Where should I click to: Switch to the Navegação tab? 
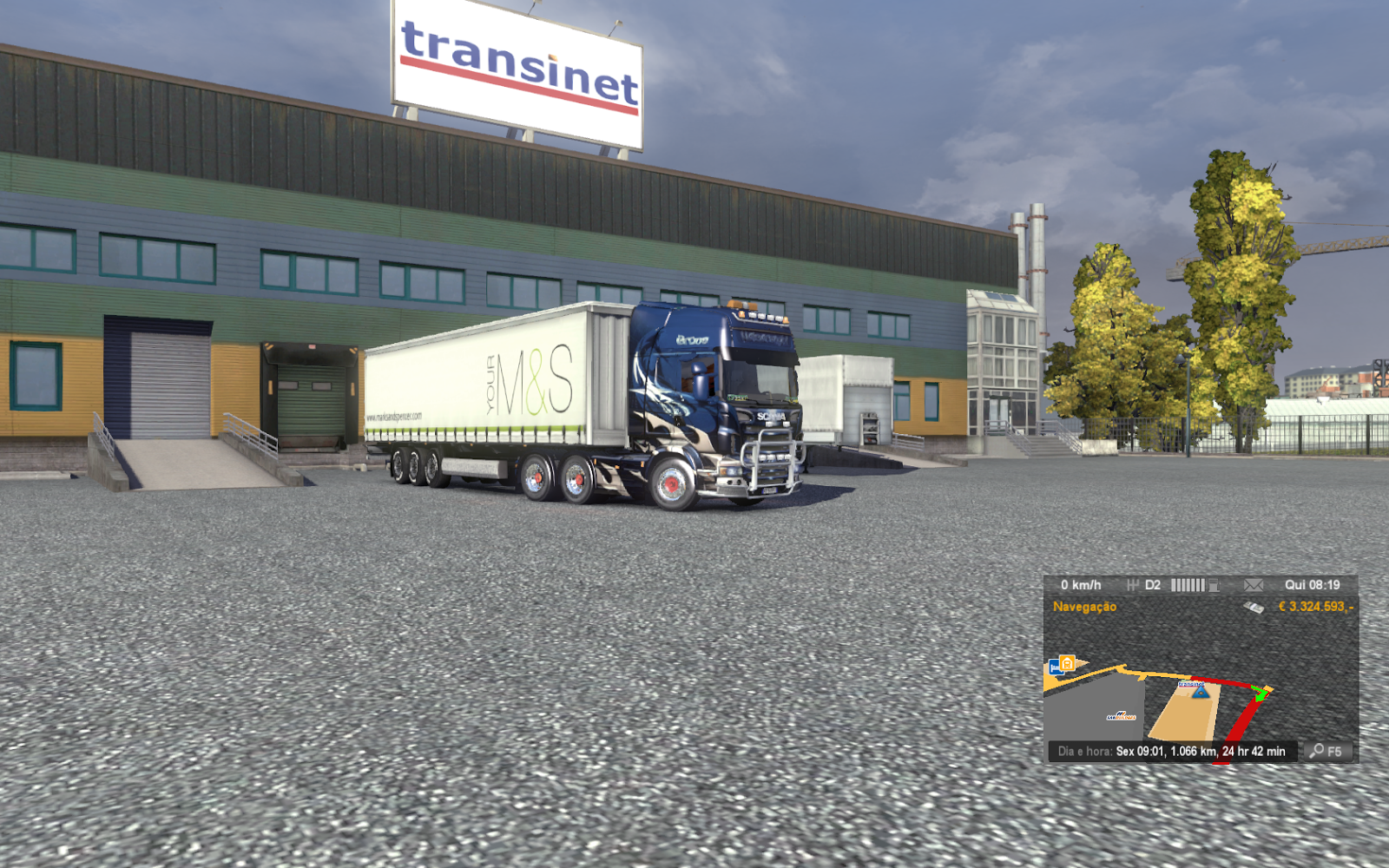[1084, 607]
